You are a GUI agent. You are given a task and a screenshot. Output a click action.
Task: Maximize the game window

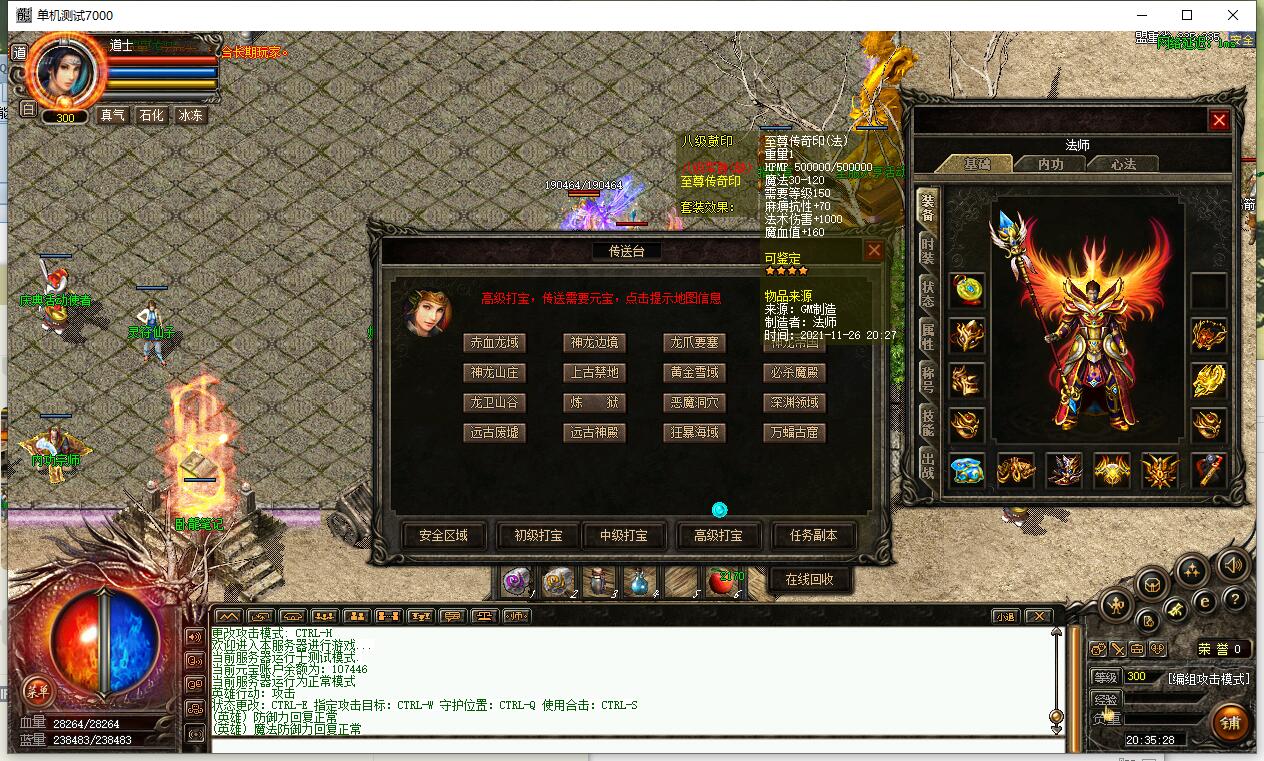tap(1187, 15)
